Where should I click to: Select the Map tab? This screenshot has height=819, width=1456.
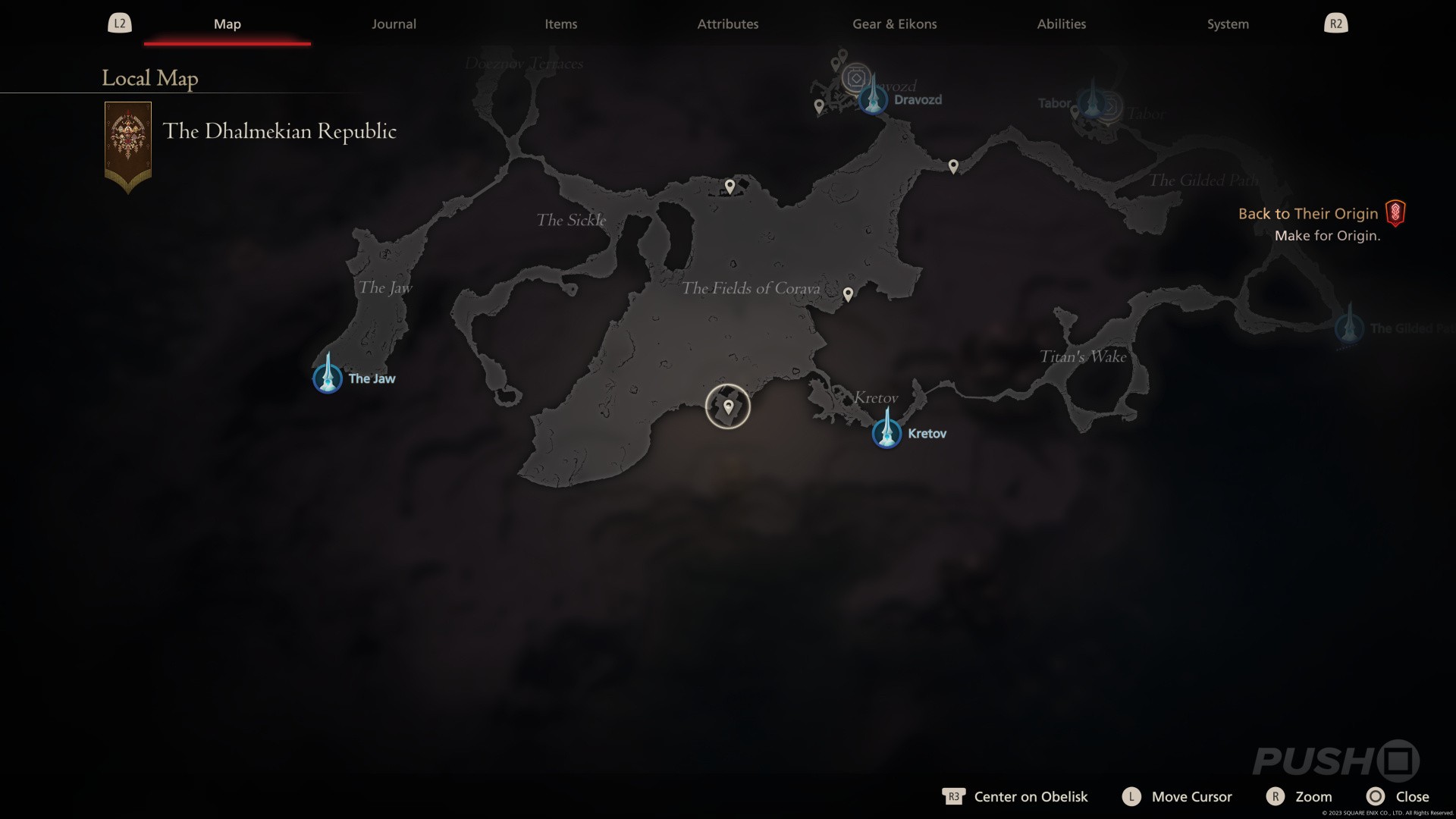click(x=227, y=24)
